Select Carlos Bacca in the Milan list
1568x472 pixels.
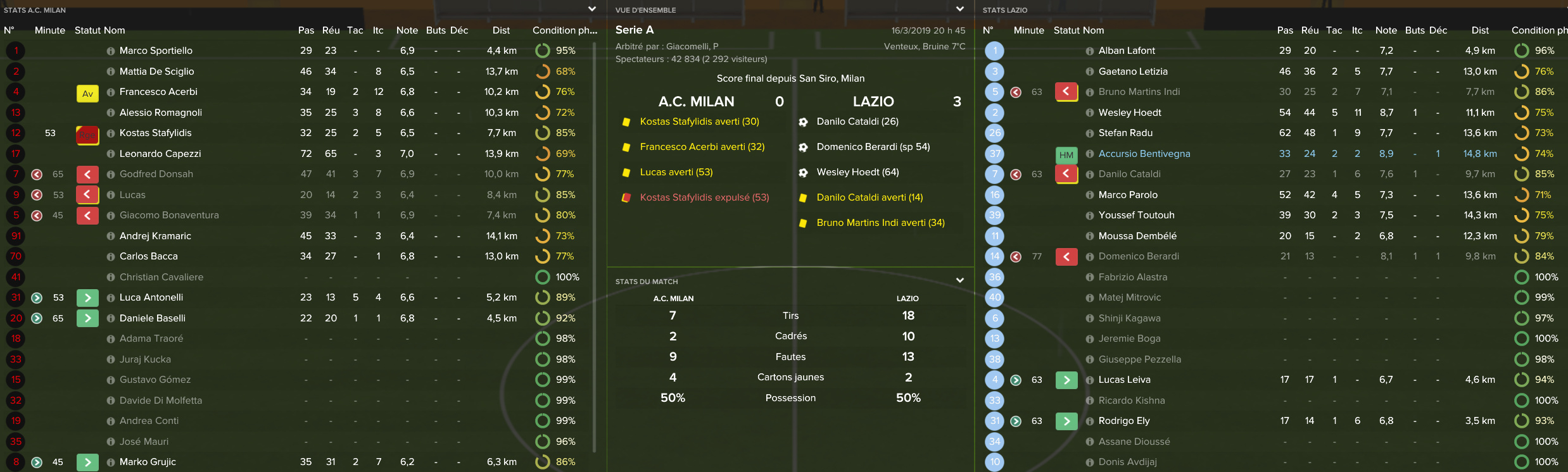149,256
